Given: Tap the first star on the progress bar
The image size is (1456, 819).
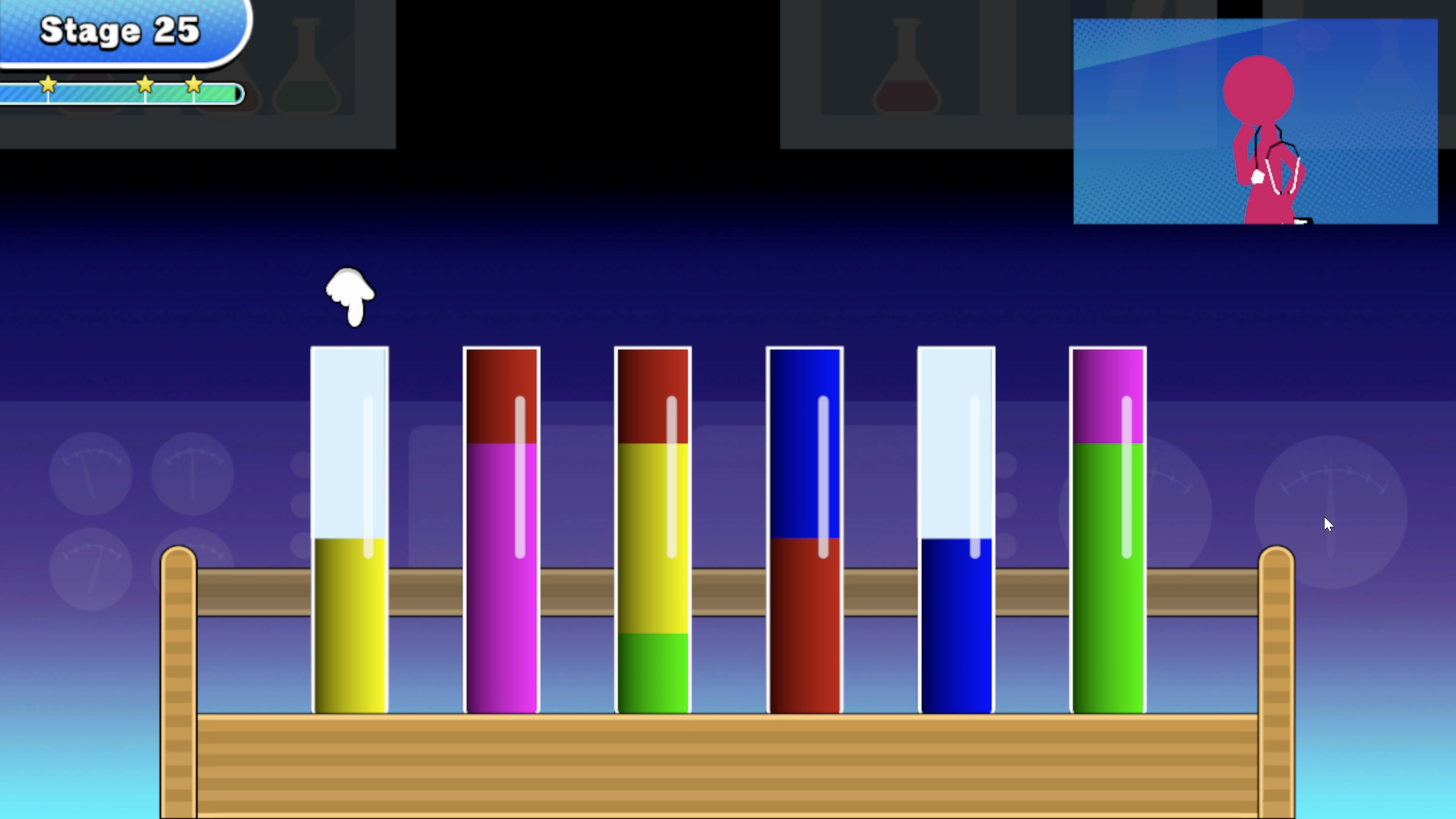Looking at the screenshot, I should click(48, 85).
